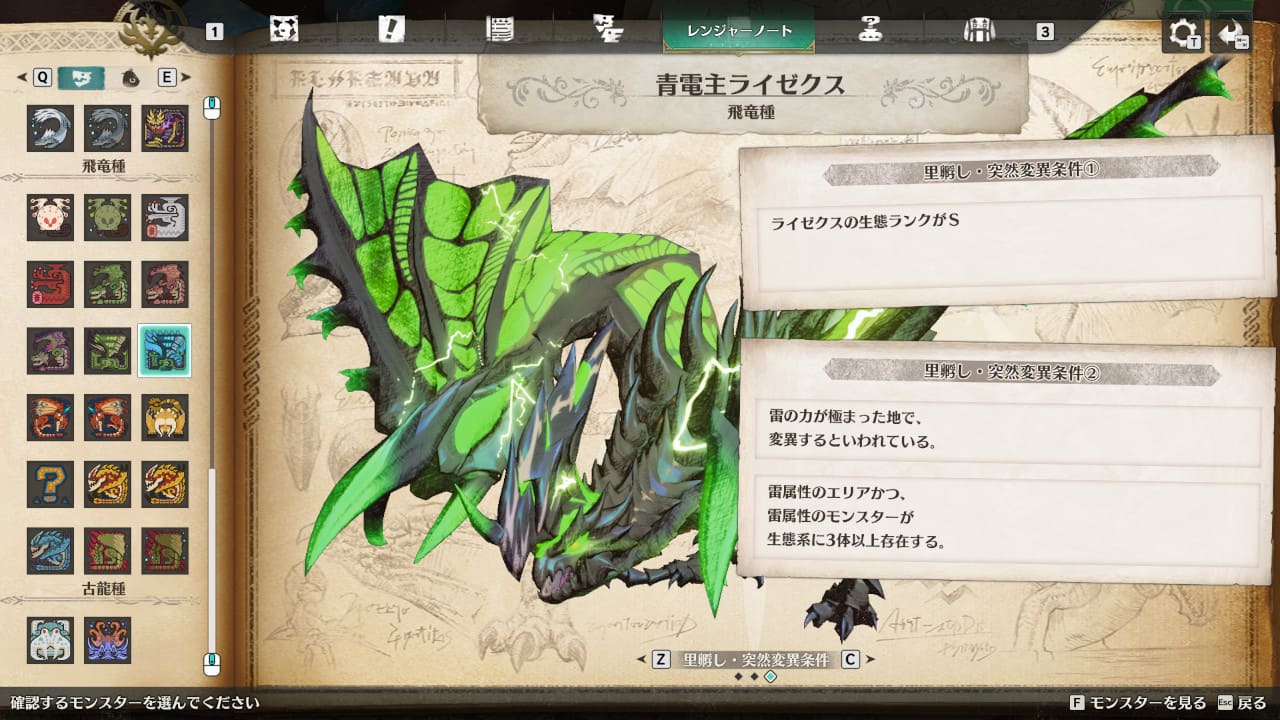1280x720 pixels.
Task: Select the white Khezu monster icon
Action: [x=164, y=217]
